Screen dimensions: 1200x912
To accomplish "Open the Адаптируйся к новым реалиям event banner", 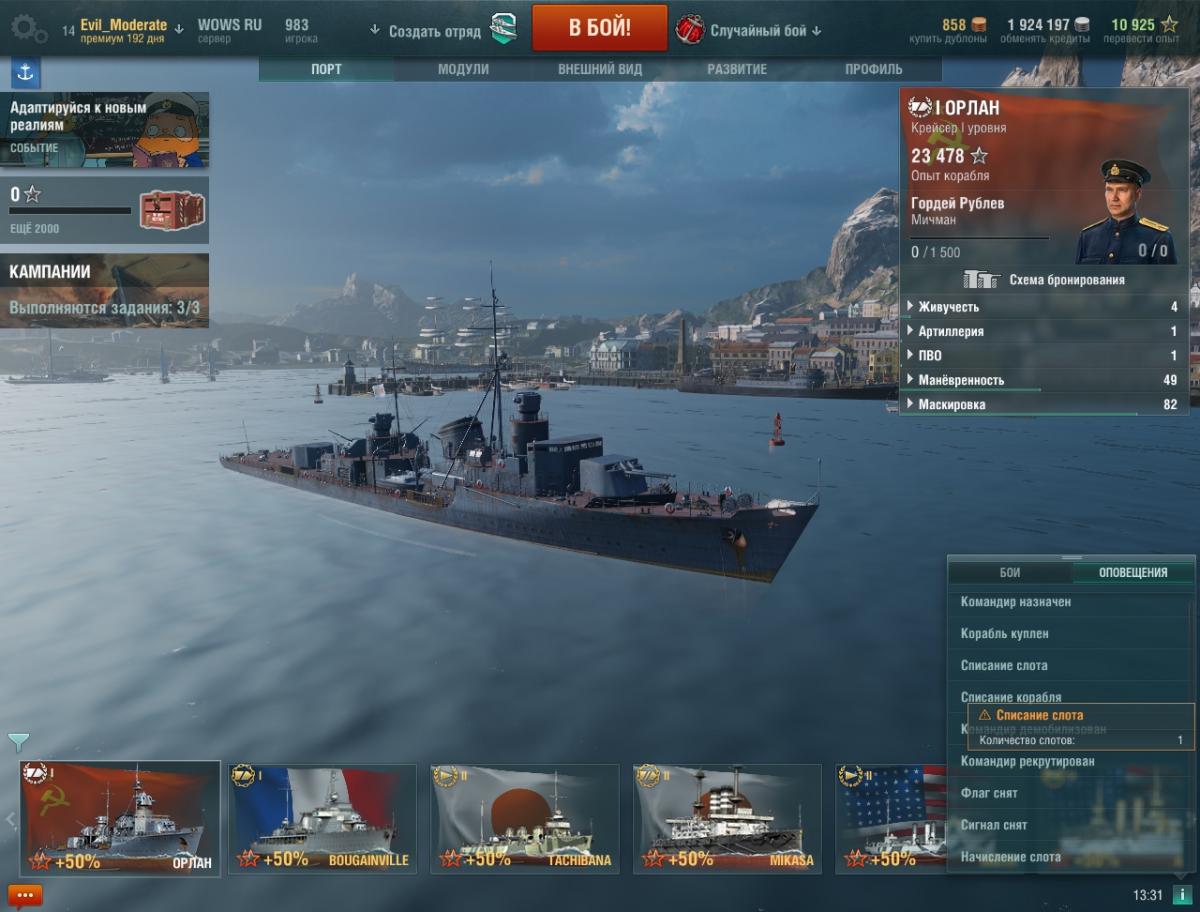I will coord(105,129).
